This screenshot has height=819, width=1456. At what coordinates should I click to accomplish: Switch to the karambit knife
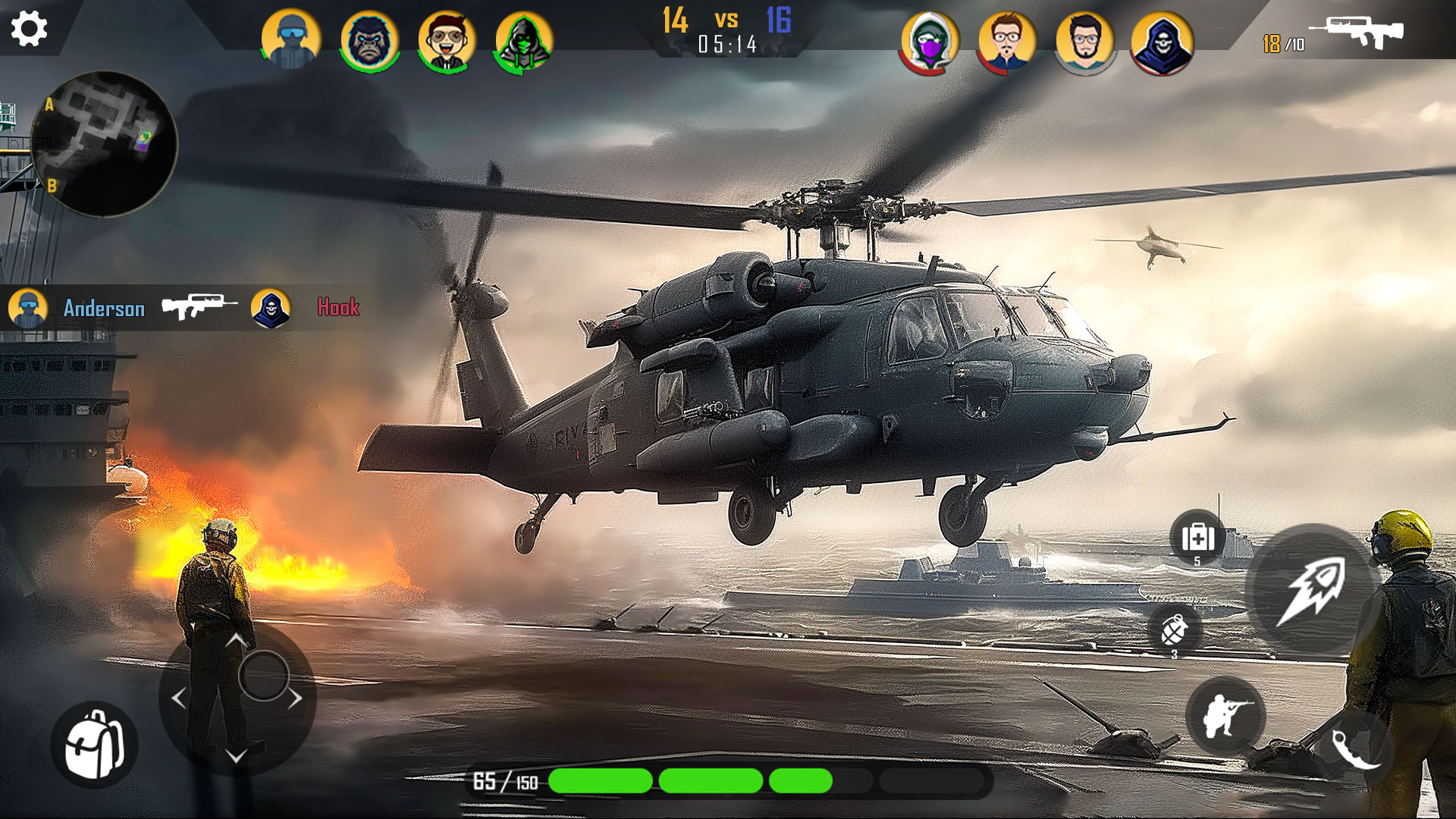coord(1356,747)
